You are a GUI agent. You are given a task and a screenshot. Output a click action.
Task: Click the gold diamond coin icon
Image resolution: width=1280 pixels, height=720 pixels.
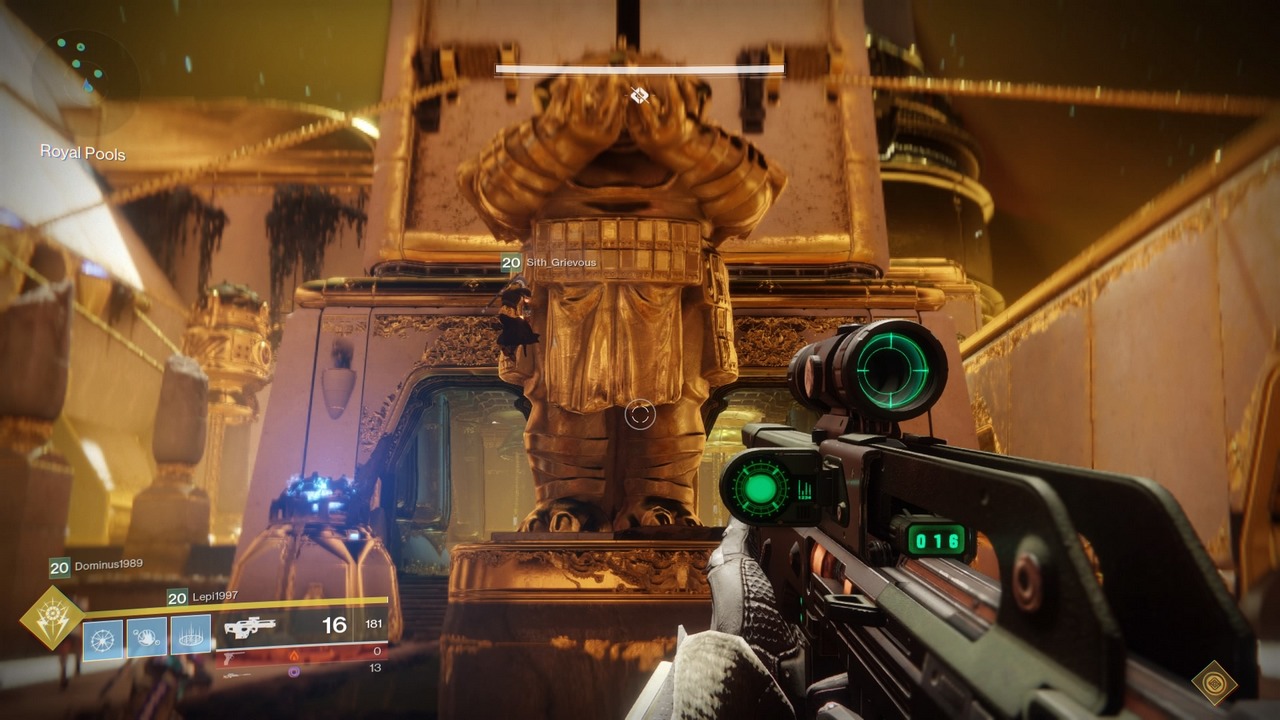pos(1214,683)
